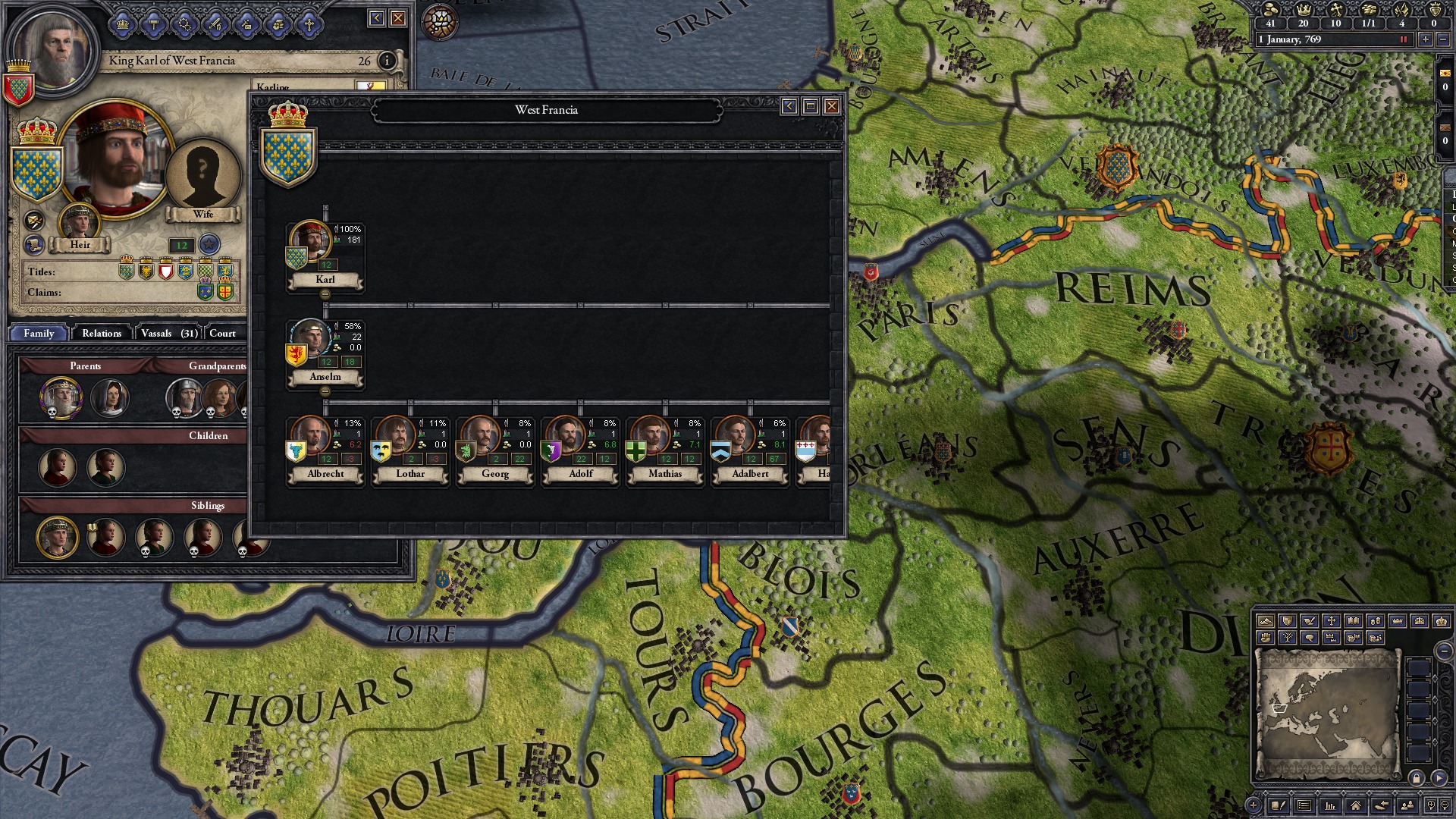Collapse Anselm's branch in the dynasty tree

coord(325,391)
